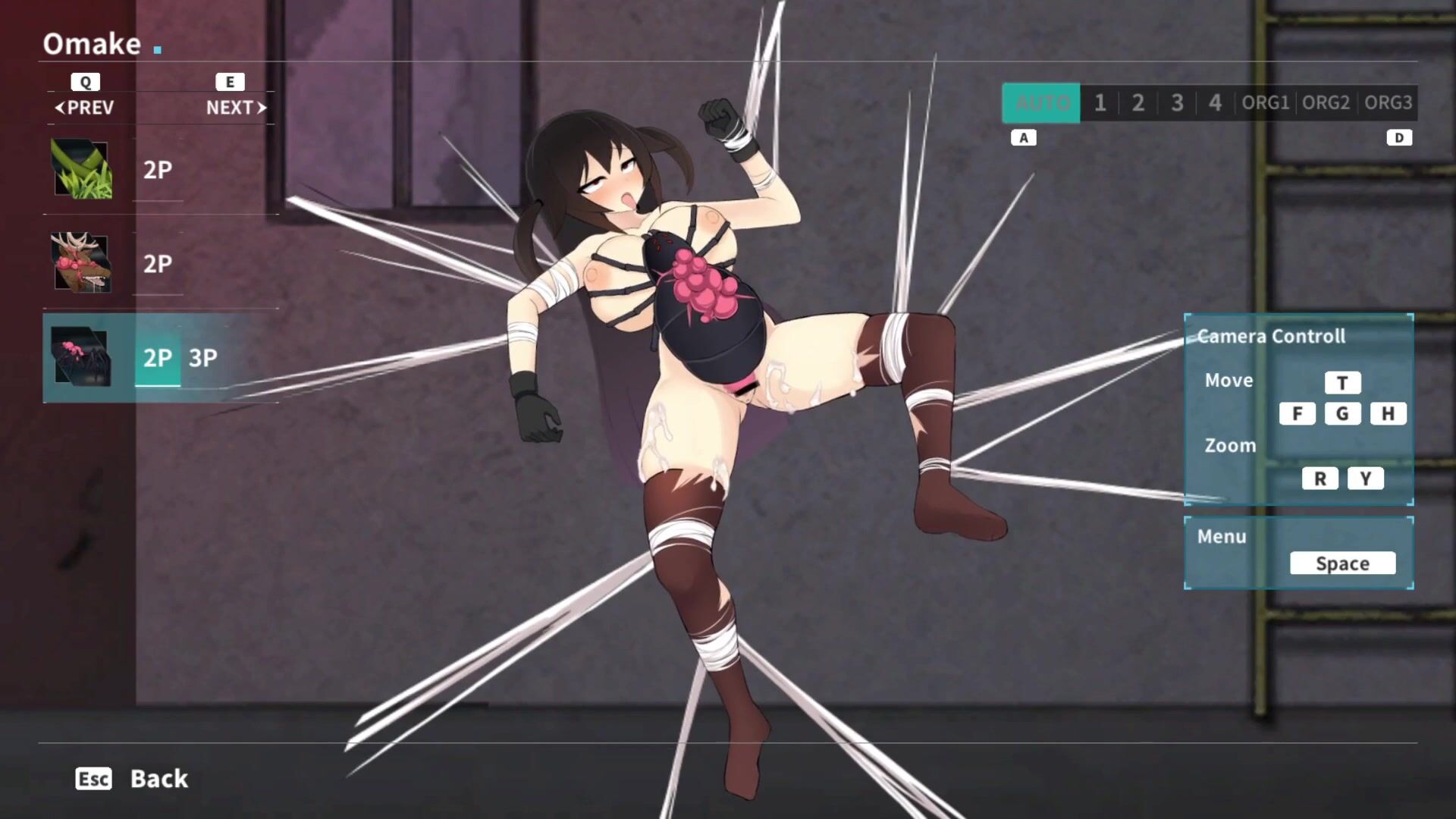Switch to animation stage 1
The width and height of the screenshot is (1456, 819).
(x=1100, y=103)
